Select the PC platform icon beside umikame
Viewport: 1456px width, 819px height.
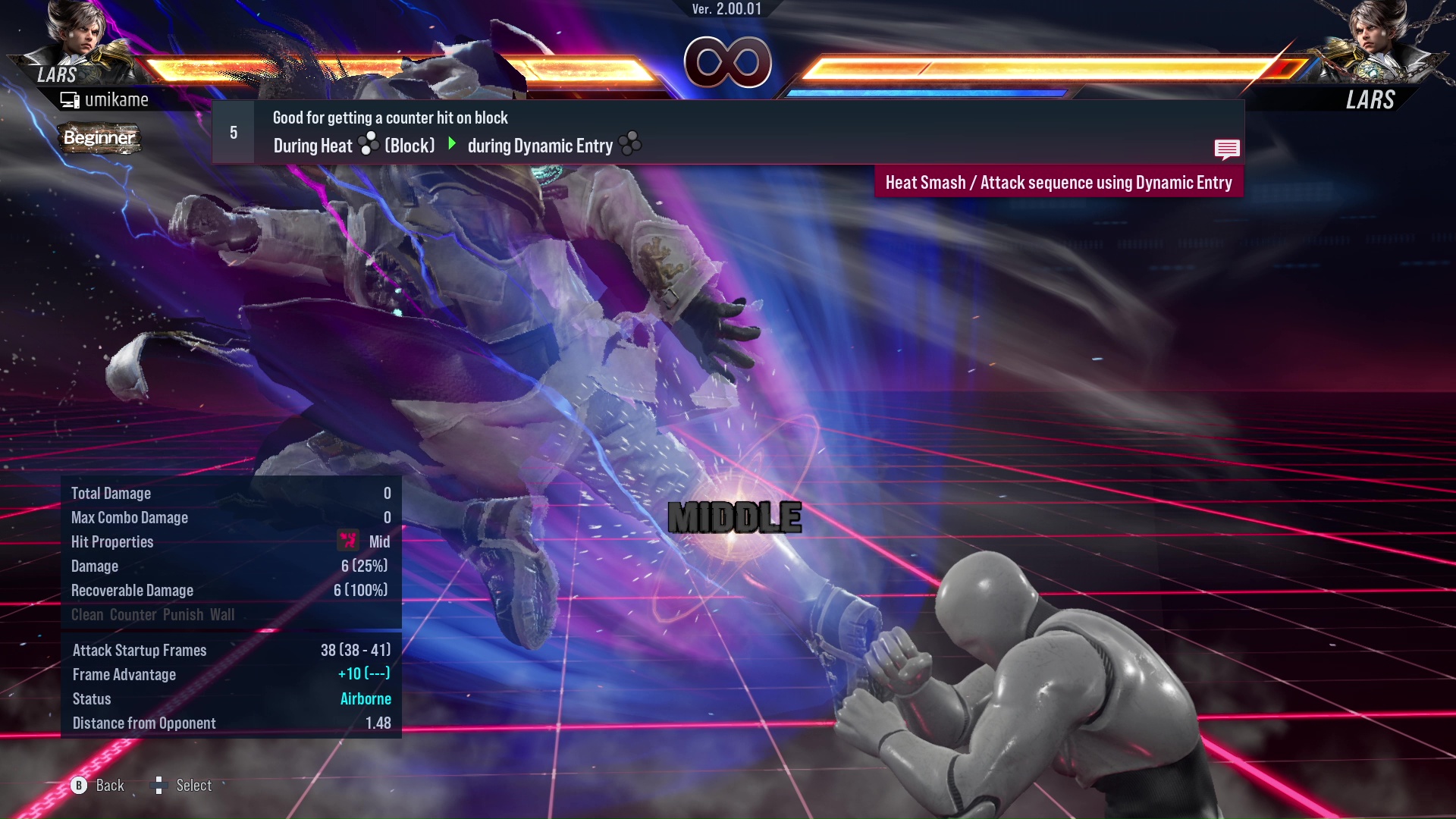pos(69,99)
